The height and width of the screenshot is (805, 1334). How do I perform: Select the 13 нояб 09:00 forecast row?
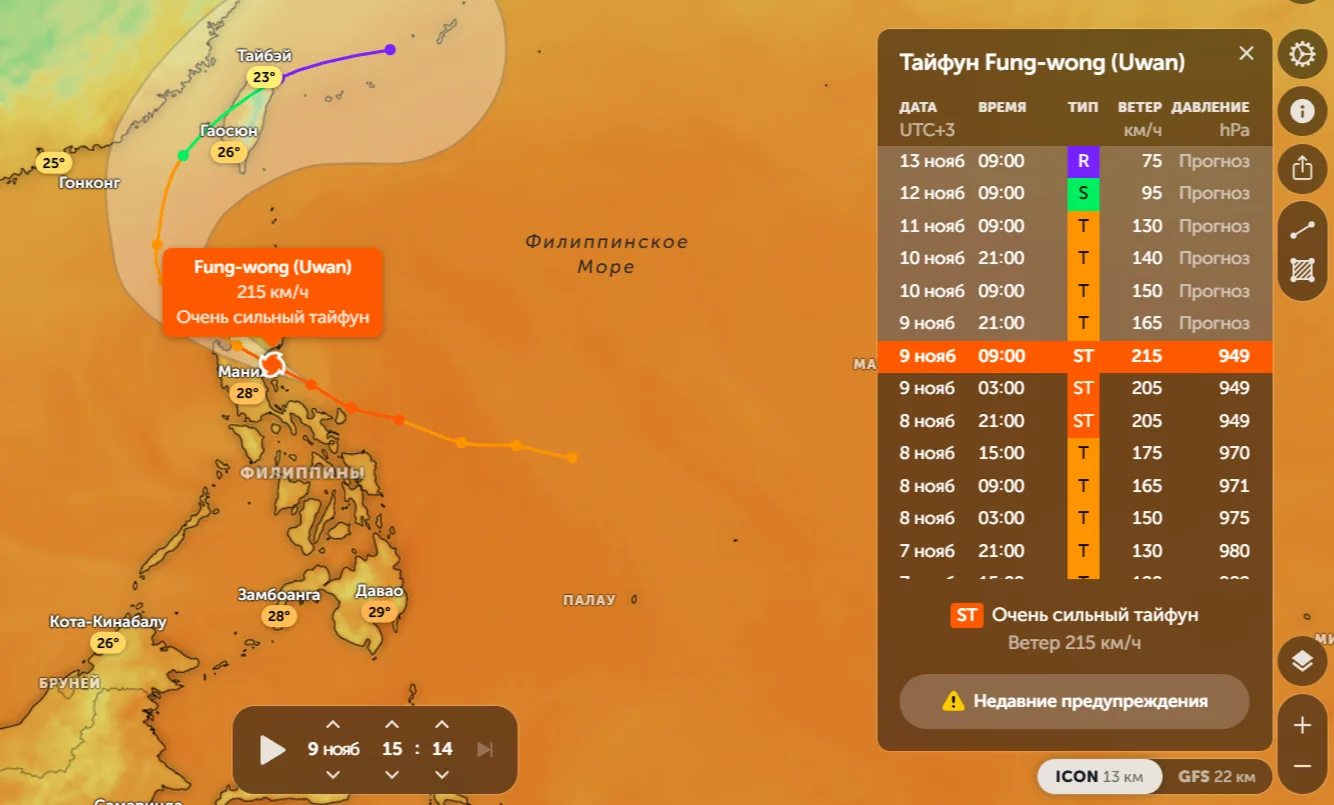[1074, 161]
